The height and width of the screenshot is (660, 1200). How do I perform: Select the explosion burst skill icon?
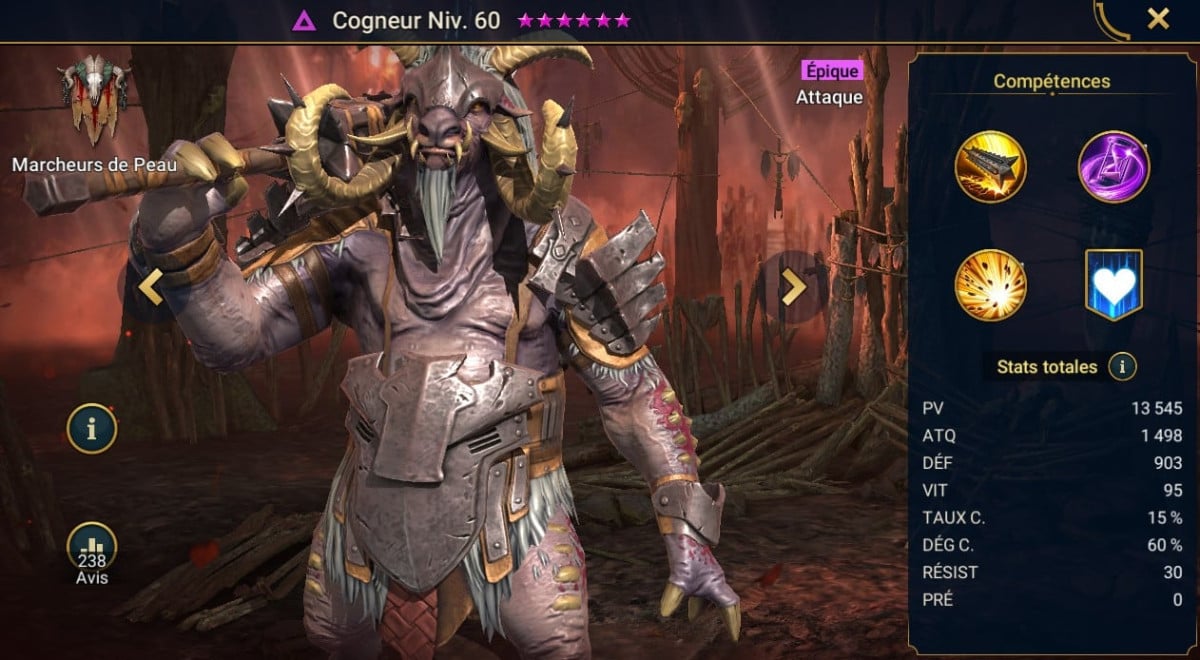coord(991,285)
